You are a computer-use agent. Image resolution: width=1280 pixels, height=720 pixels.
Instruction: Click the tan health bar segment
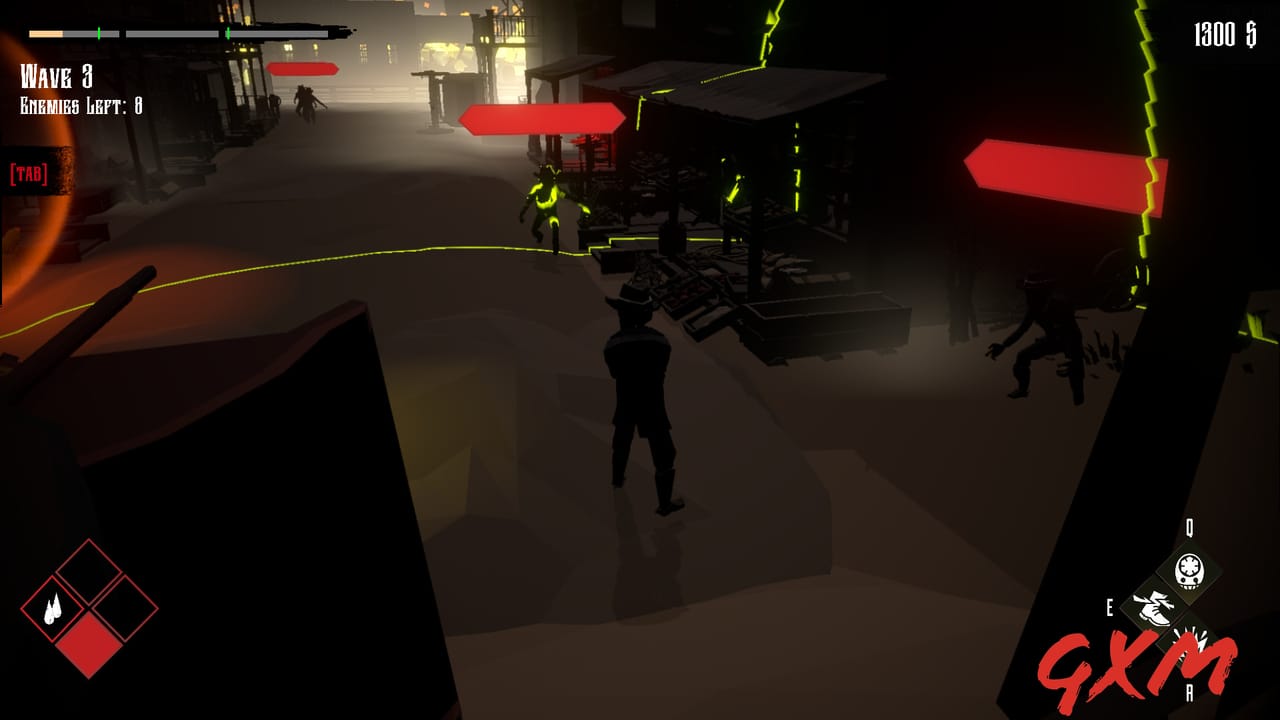click(46, 33)
